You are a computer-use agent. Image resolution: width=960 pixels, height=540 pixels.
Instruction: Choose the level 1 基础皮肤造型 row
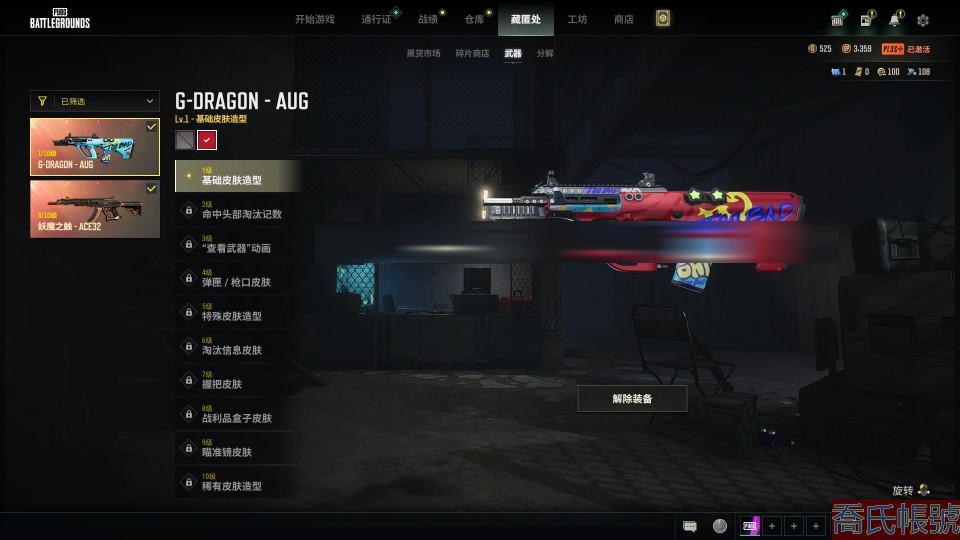238,176
